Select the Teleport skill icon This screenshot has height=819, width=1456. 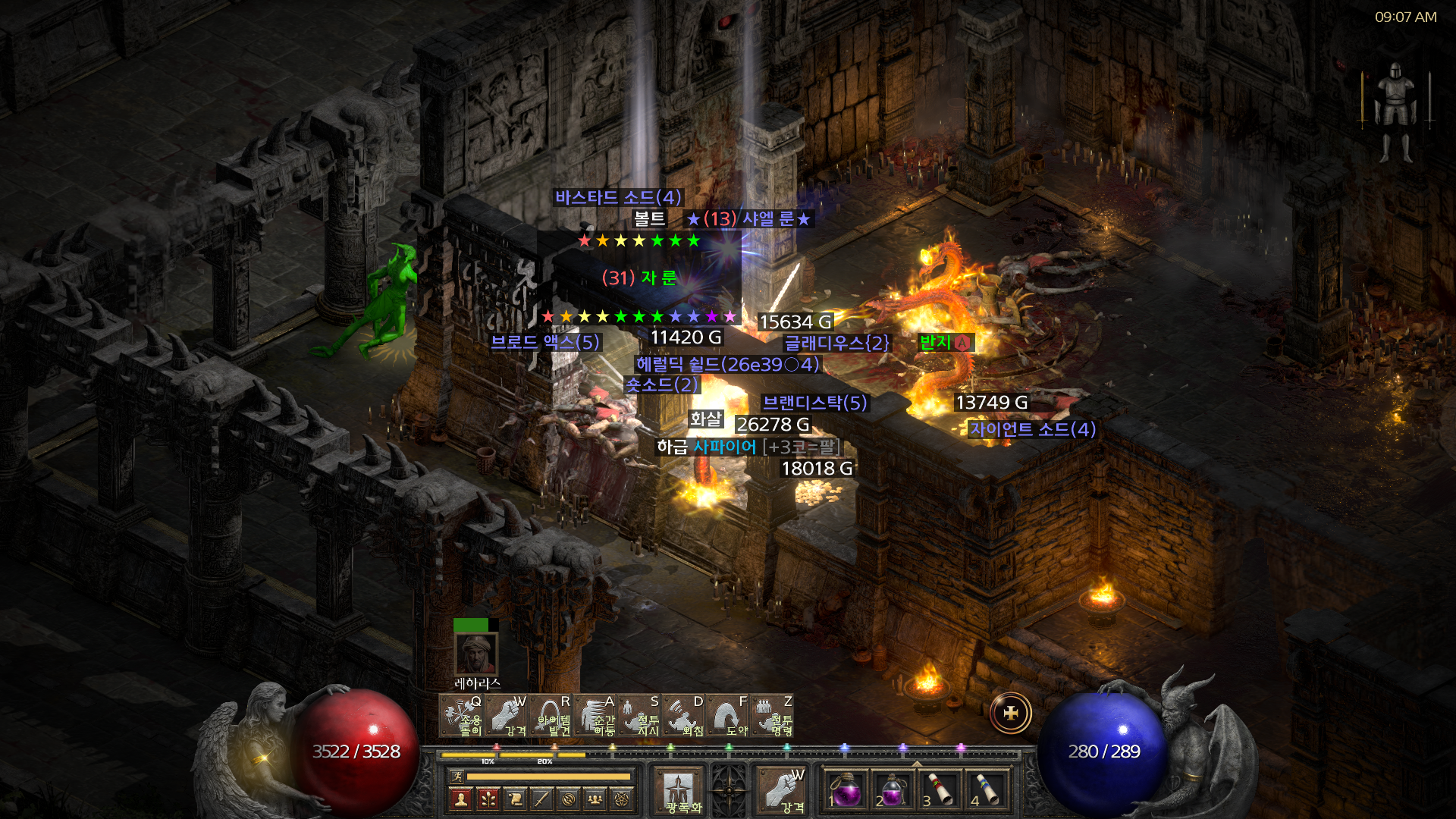pos(595,716)
